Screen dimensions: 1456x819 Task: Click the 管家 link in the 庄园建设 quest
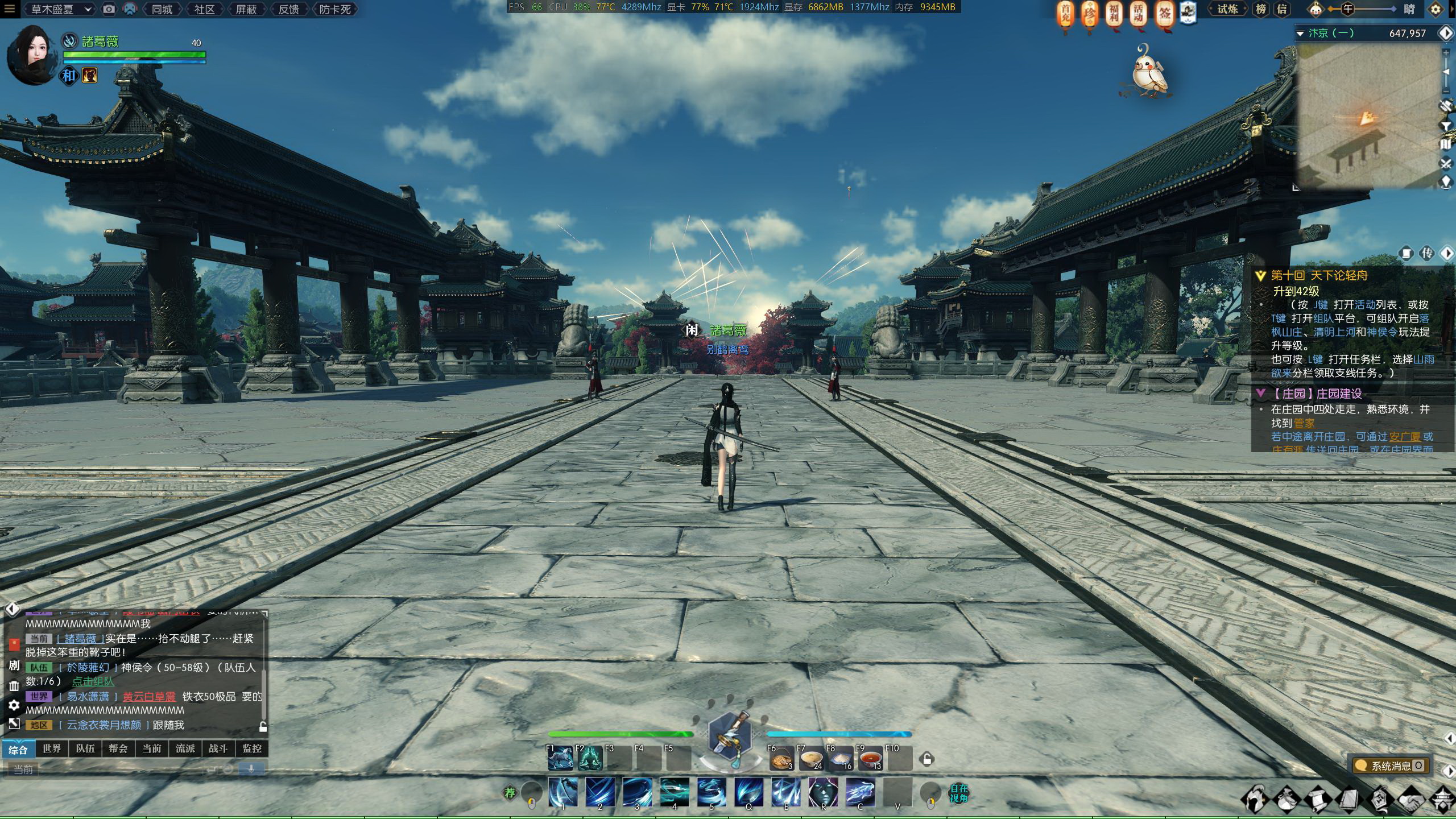1304,423
